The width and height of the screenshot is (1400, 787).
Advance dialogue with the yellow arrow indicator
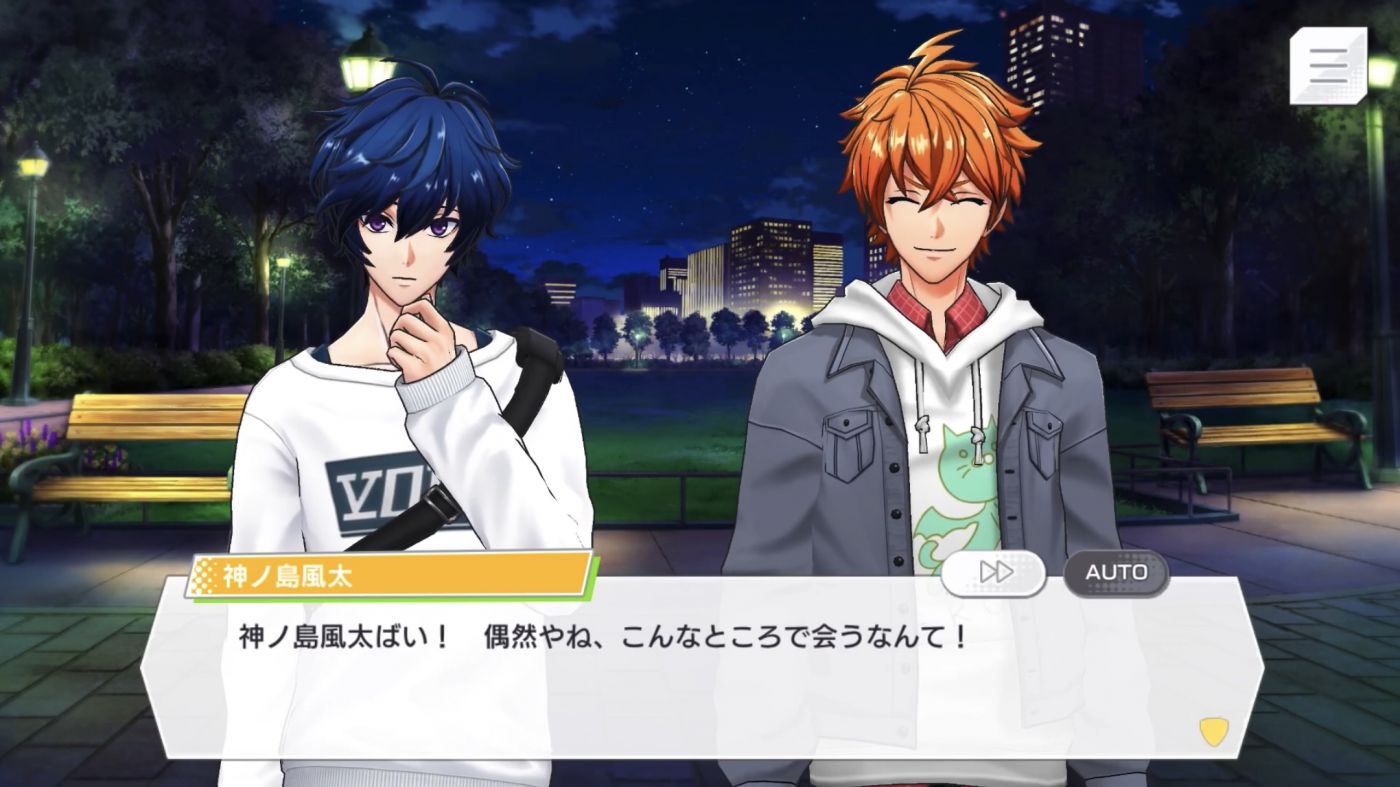coord(1213,732)
